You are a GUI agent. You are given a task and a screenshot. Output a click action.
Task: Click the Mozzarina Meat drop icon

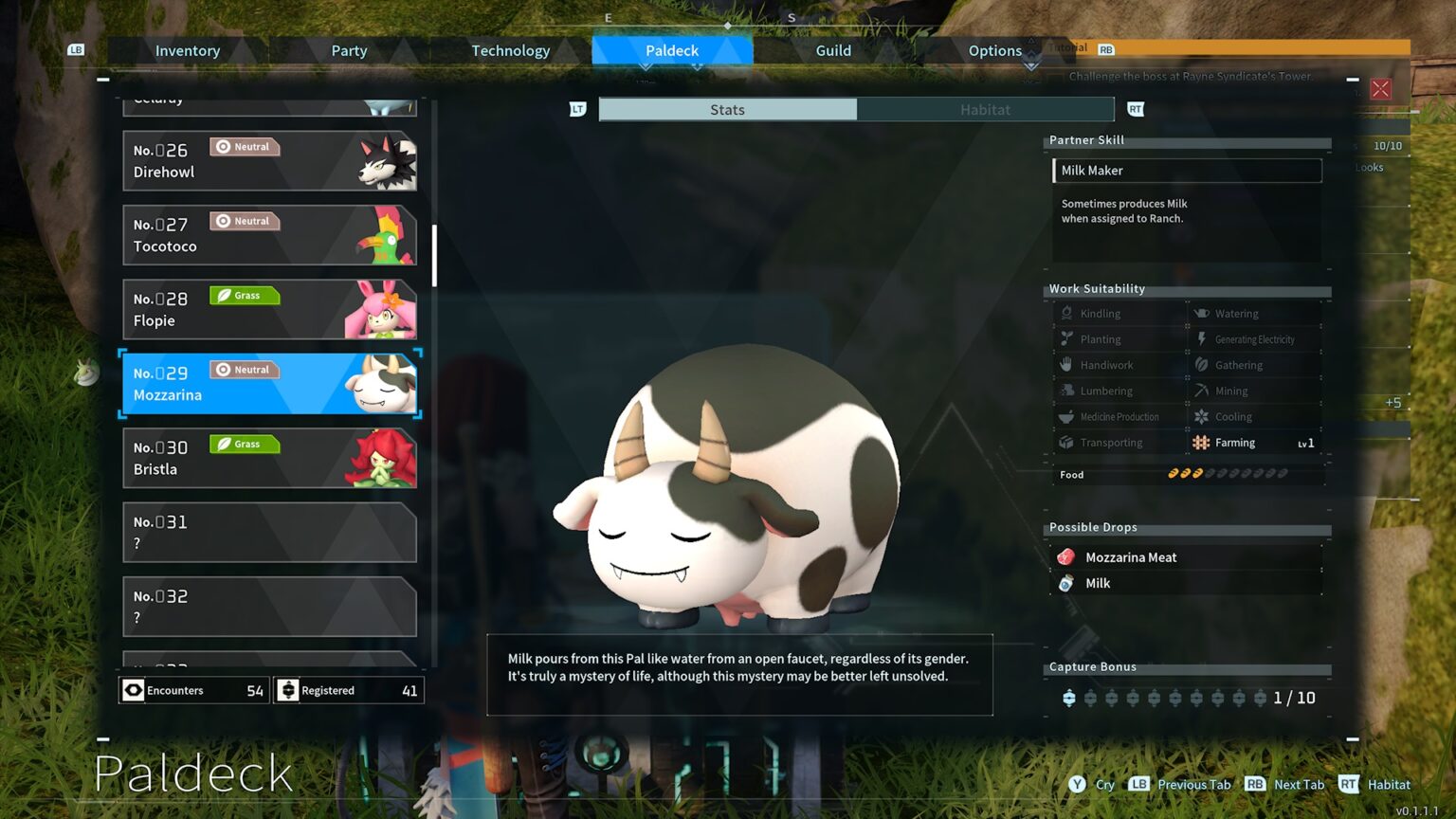(1067, 556)
